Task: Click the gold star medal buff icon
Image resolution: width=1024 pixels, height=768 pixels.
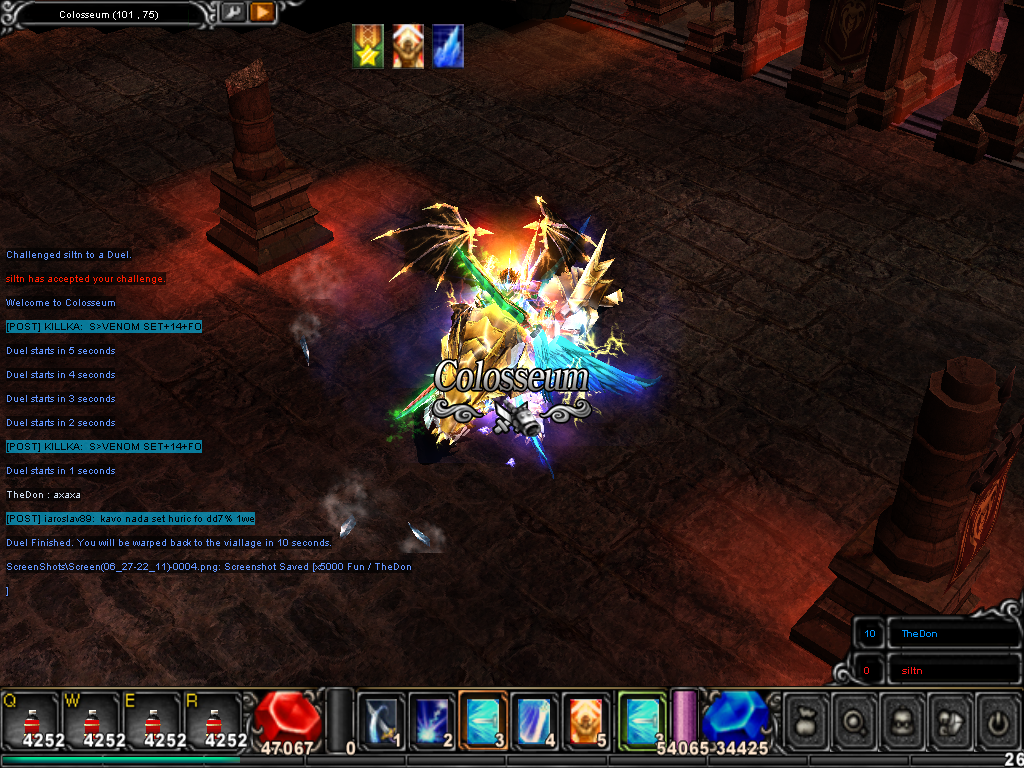Action: pos(368,47)
